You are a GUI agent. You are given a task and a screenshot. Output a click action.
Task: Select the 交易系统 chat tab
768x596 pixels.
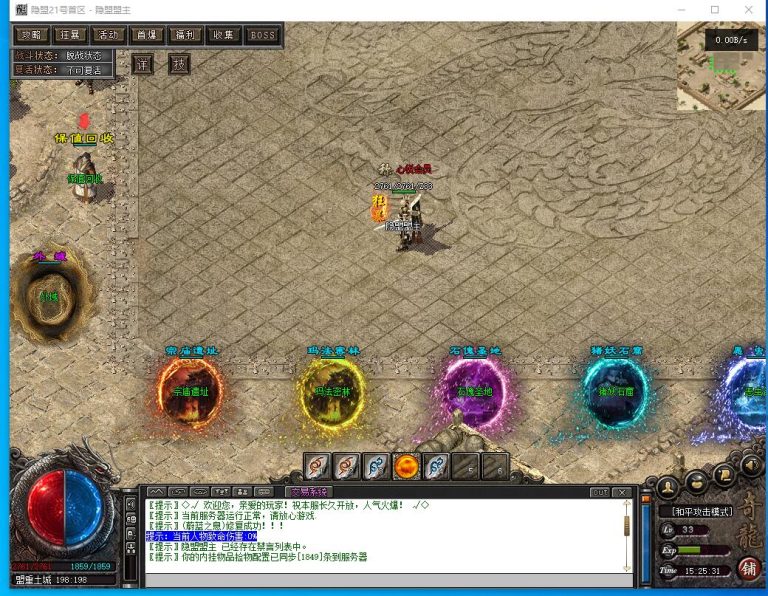coord(307,492)
